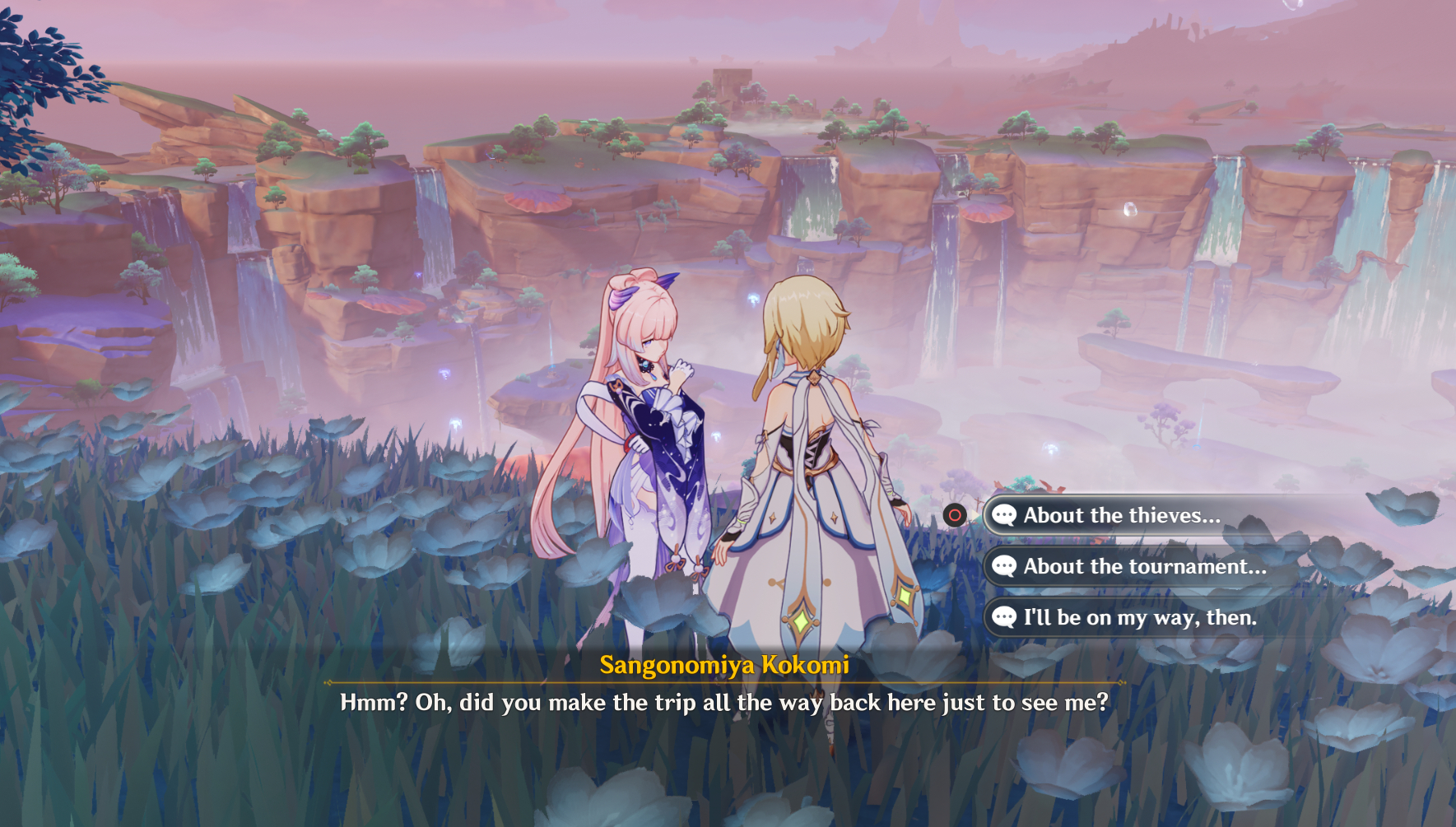The image size is (1456, 827).
Task: Select the "About the tournament..." reply
Action: pos(1144,567)
